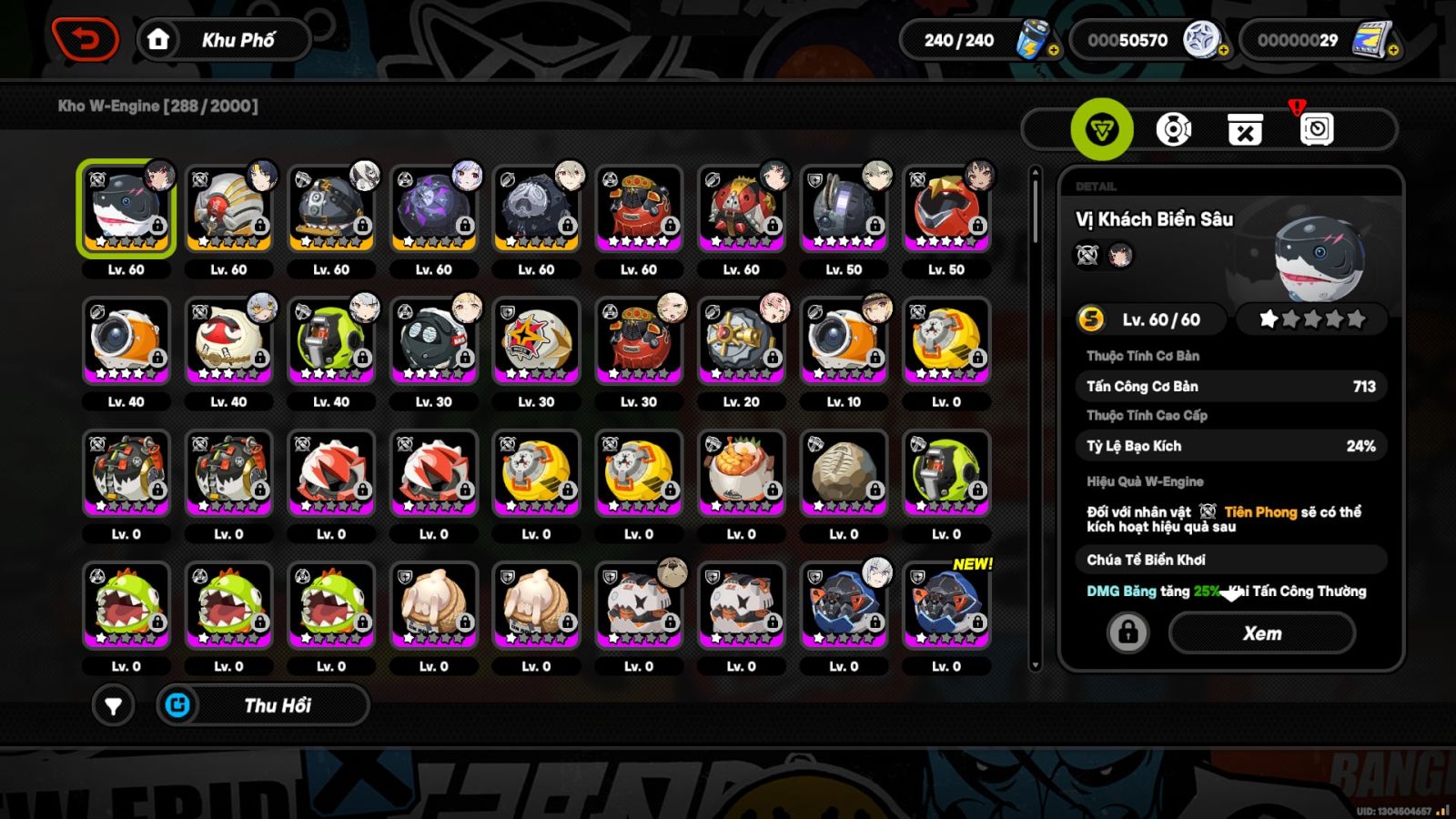Image resolution: width=1456 pixels, height=819 pixels.
Task: Go back with the red return arrow
Action: click(x=86, y=40)
